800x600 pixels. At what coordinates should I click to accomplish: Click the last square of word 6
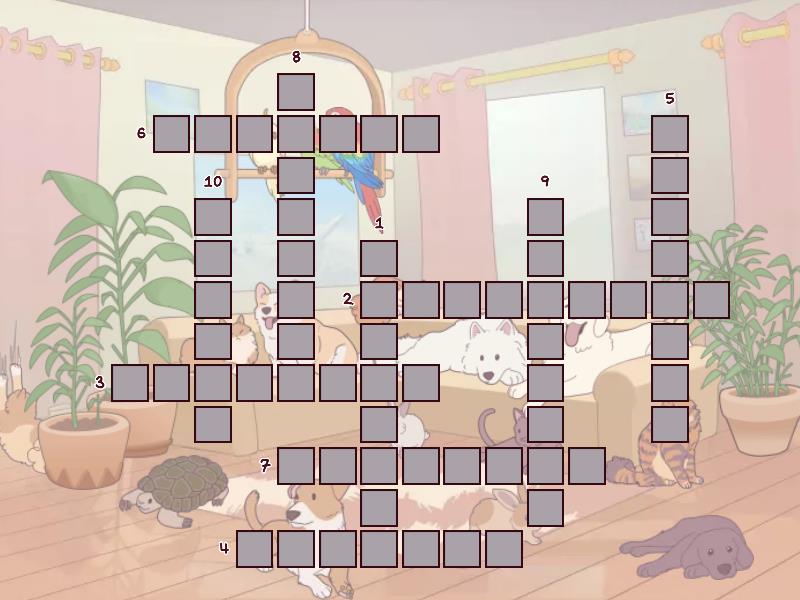pos(421,133)
